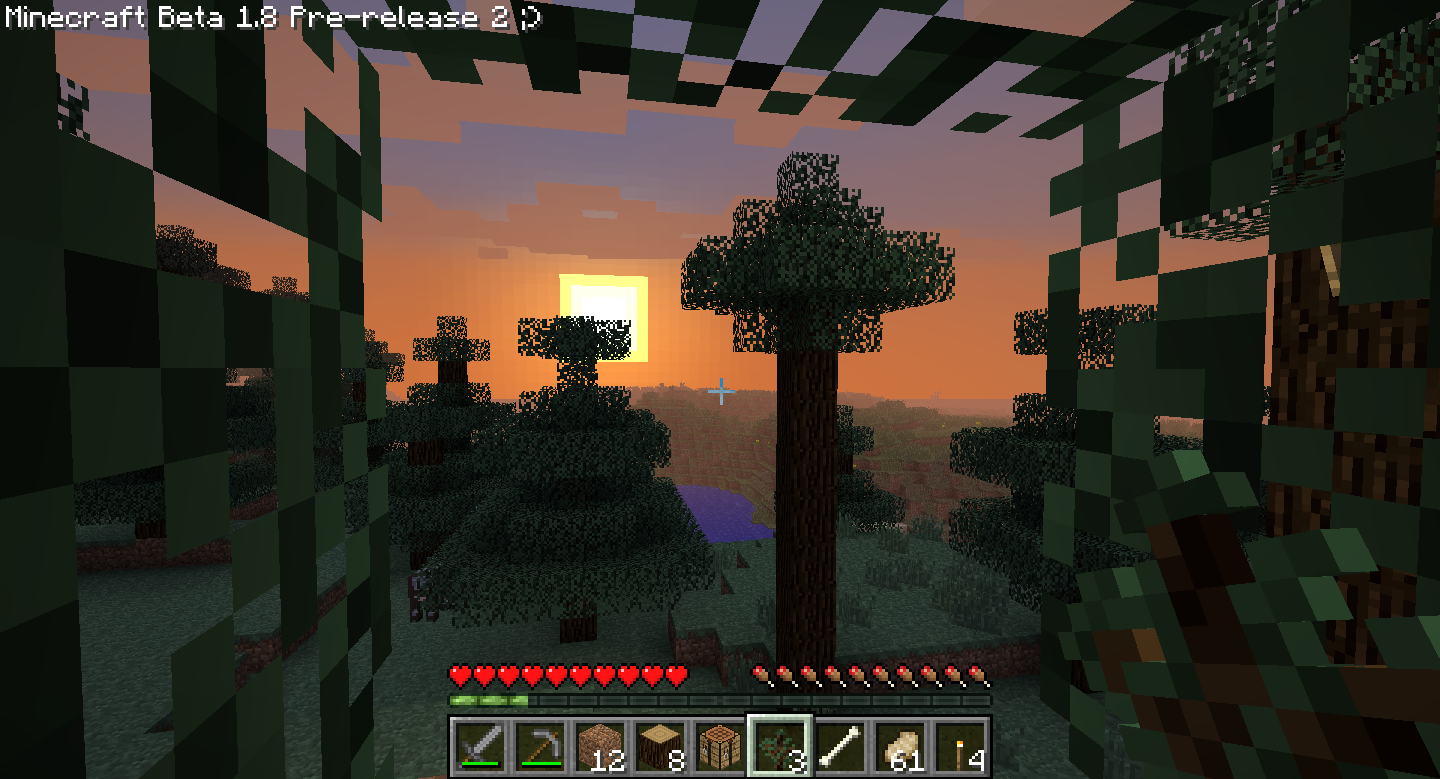Choose the stack of 61 seeds

900,745
